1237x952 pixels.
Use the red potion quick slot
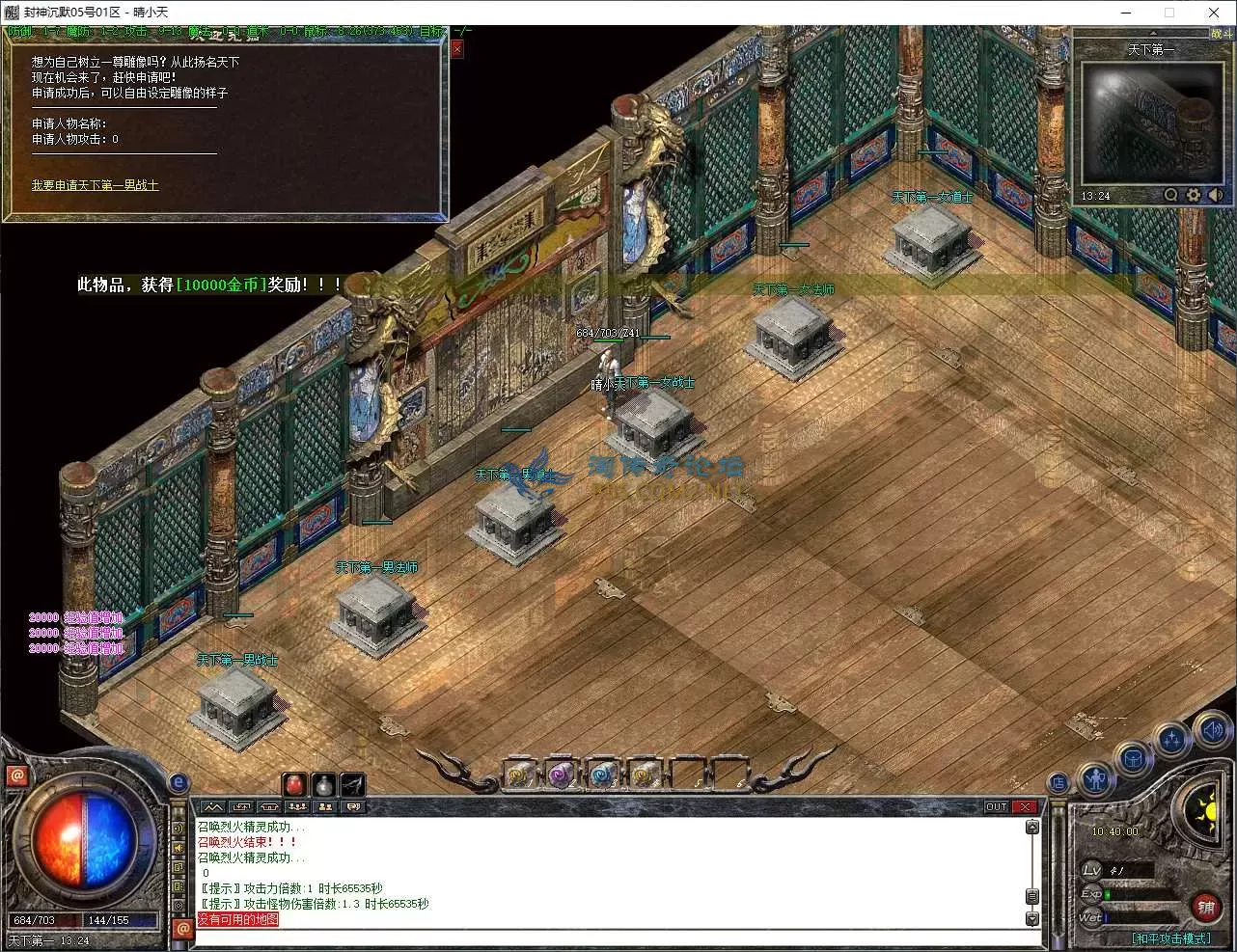pyautogui.click(x=294, y=784)
